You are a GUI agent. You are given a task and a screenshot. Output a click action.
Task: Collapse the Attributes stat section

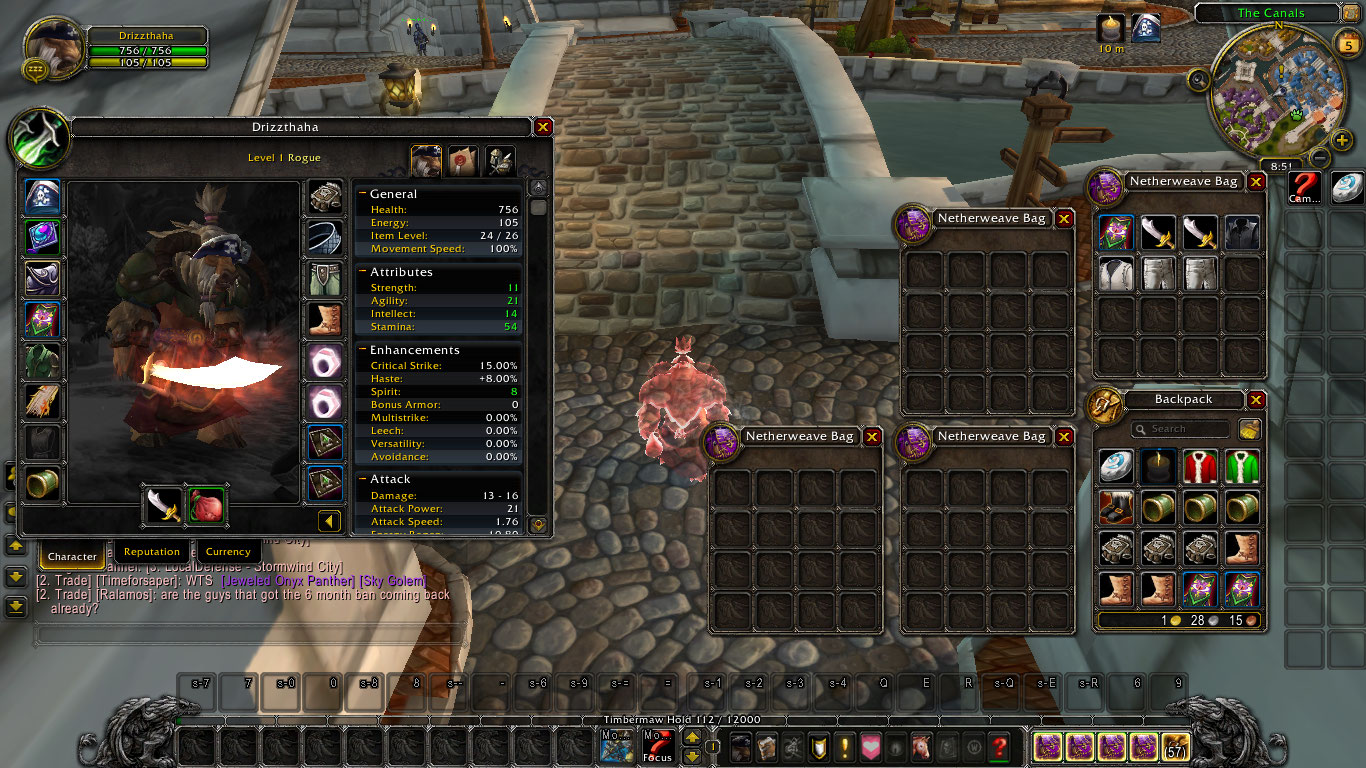(x=363, y=272)
